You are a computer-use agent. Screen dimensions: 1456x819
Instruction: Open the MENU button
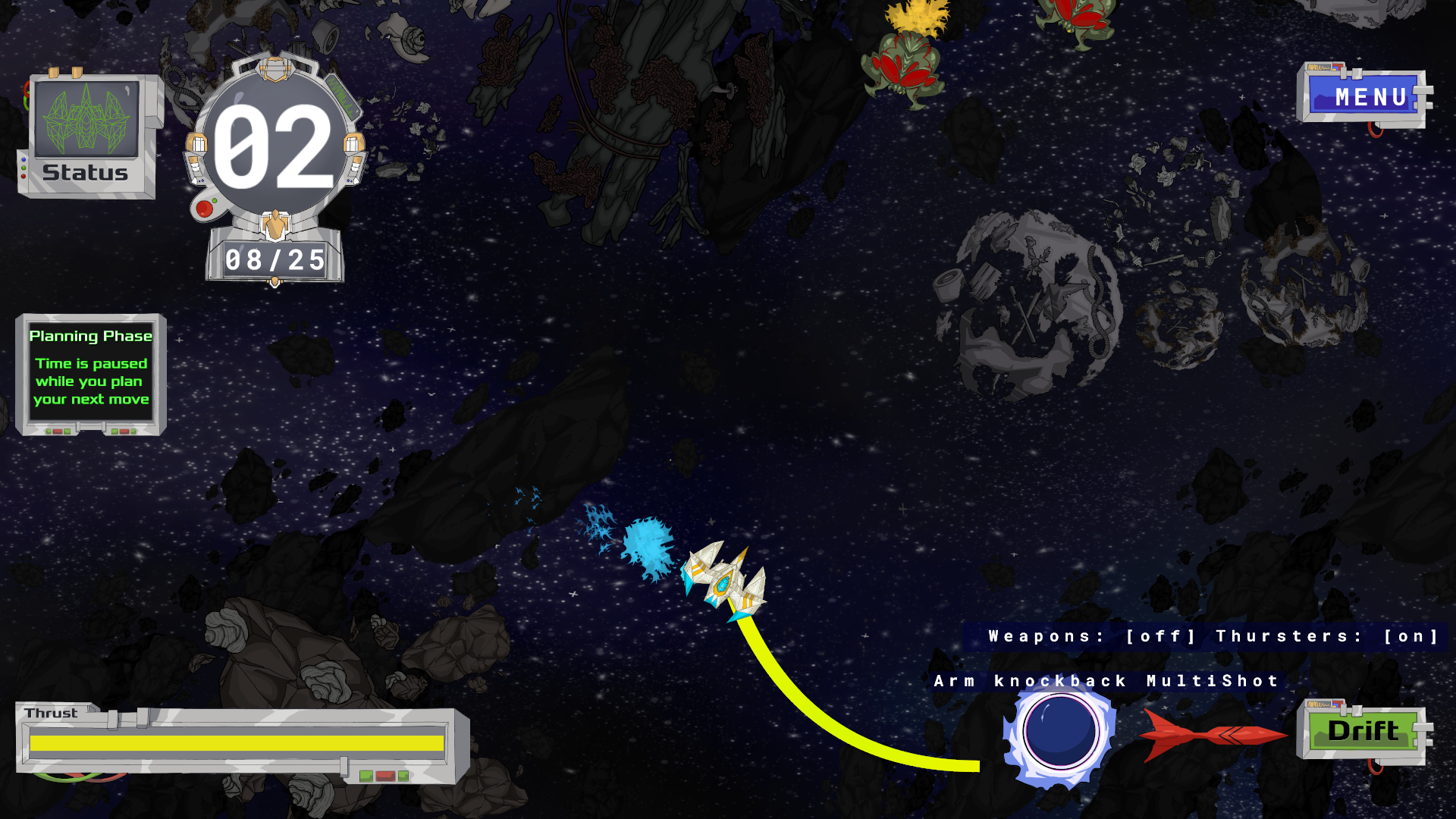1363,97
